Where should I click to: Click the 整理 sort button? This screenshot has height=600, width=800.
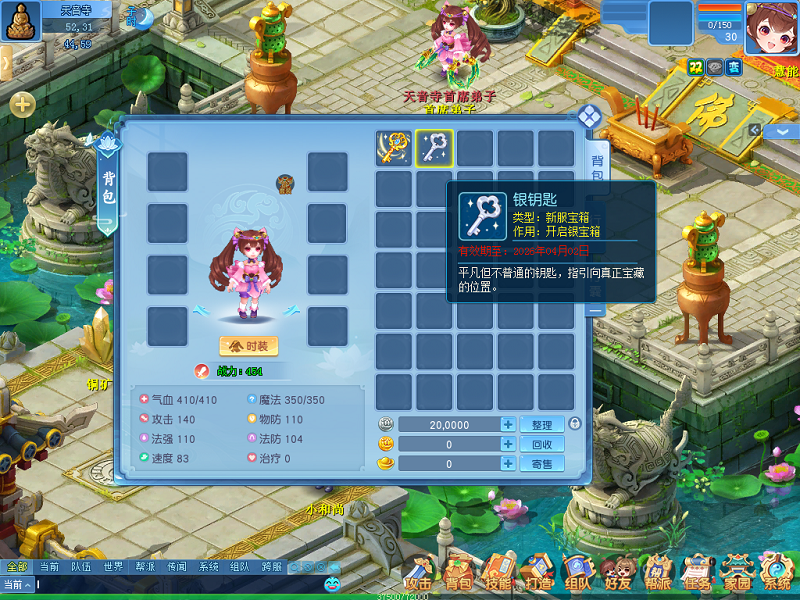coord(542,425)
